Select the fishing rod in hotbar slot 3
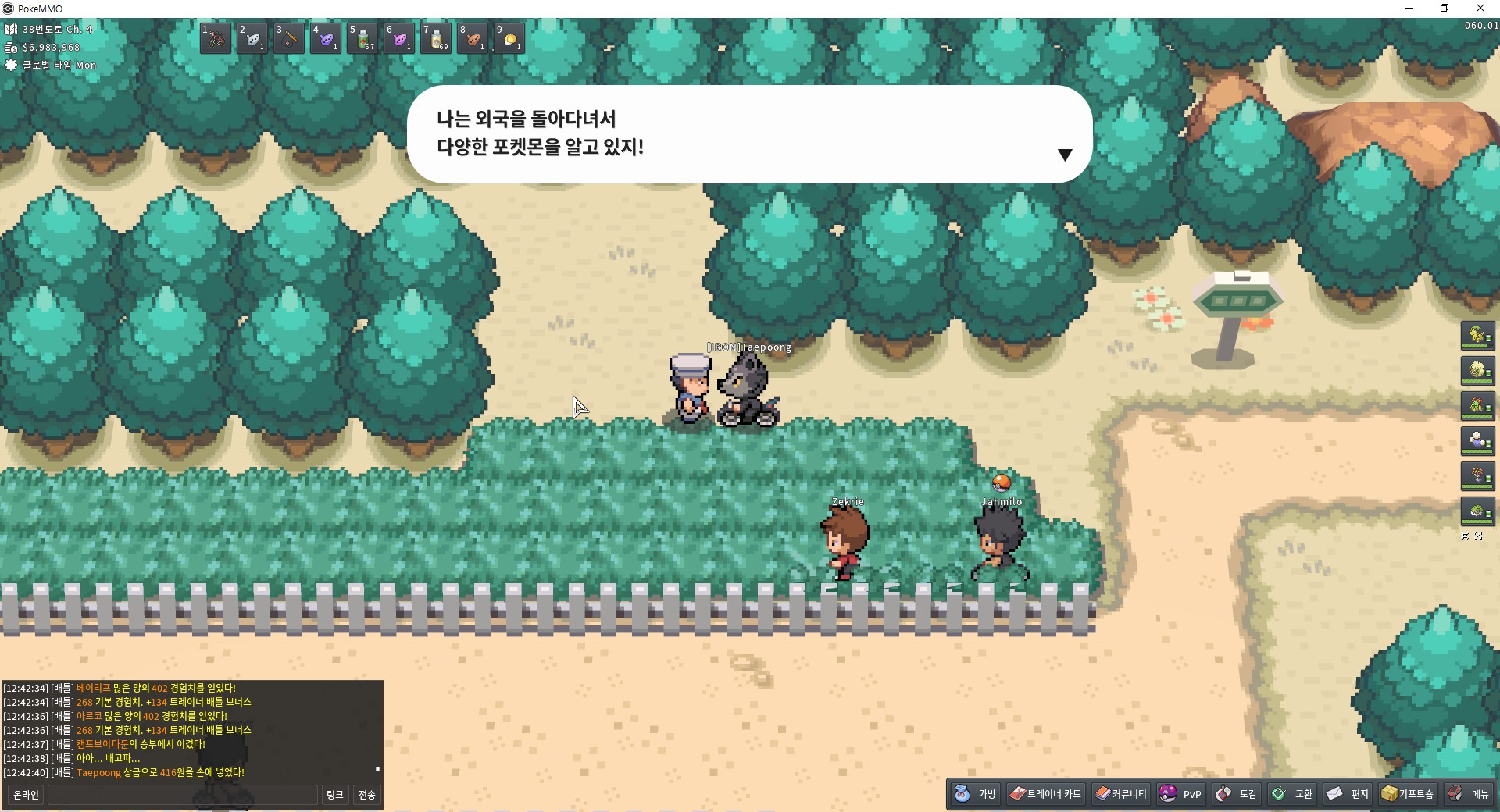The height and width of the screenshot is (812, 1500). coord(288,38)
